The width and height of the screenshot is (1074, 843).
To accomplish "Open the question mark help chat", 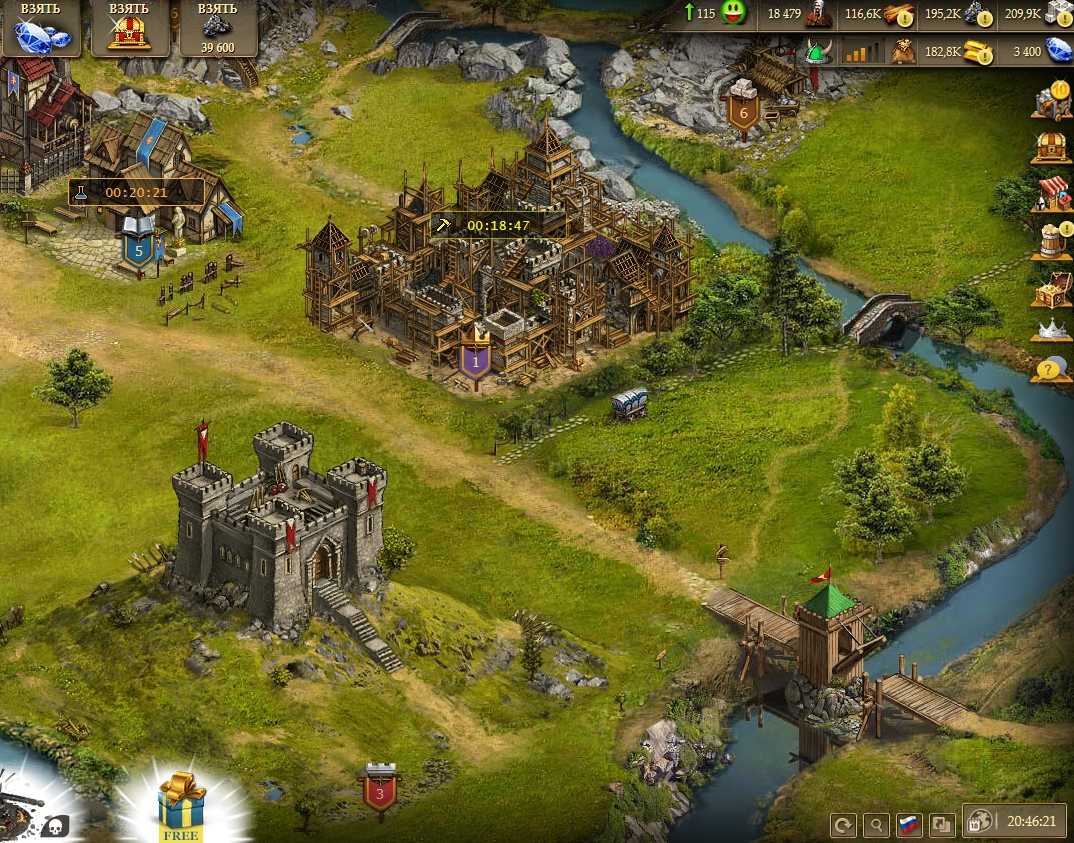I will pyautogui.click(x=1049, y=370).
